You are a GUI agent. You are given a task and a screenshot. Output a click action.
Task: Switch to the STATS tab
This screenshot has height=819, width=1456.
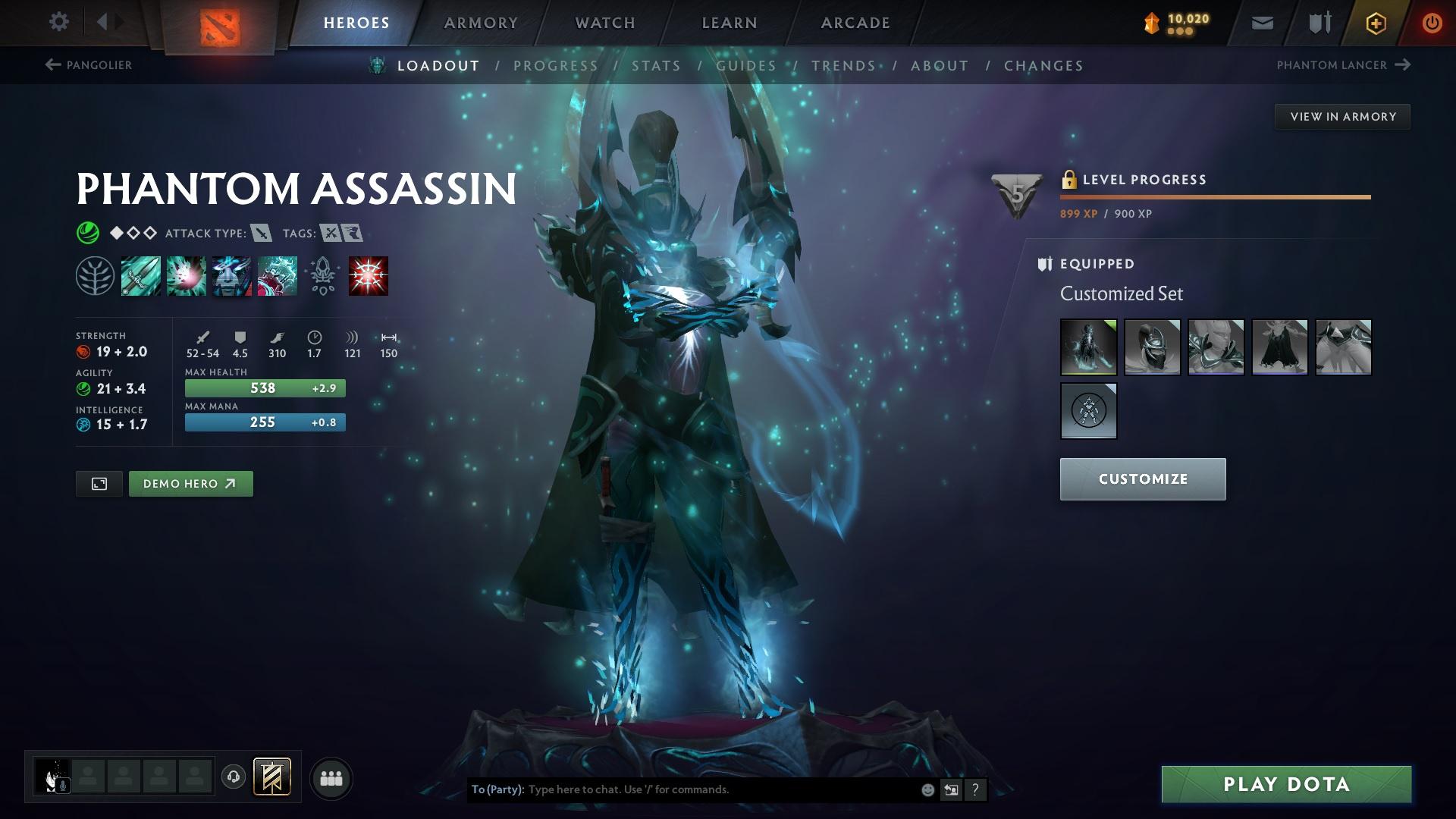(x=657, y=66)
